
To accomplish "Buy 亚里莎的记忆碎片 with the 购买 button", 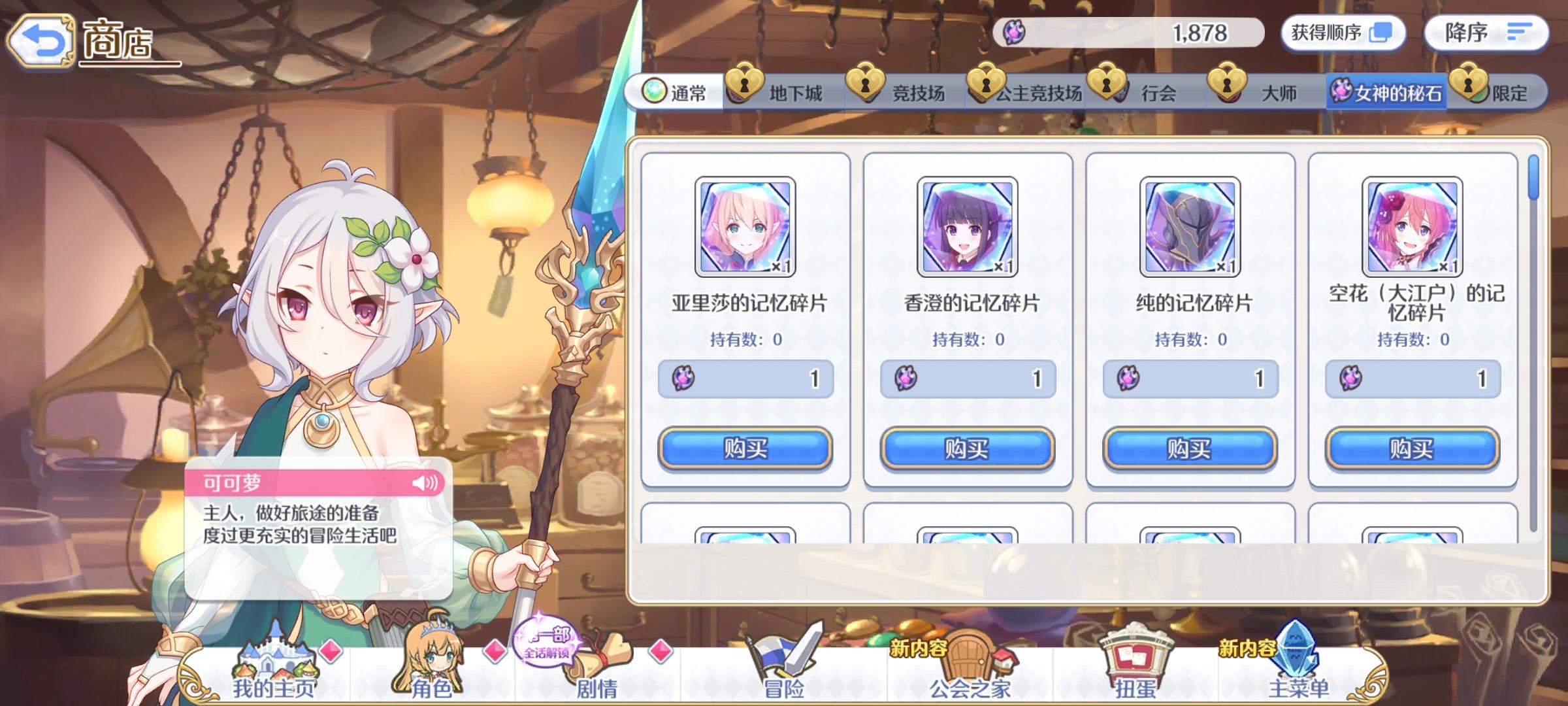I will pos(746,448).
